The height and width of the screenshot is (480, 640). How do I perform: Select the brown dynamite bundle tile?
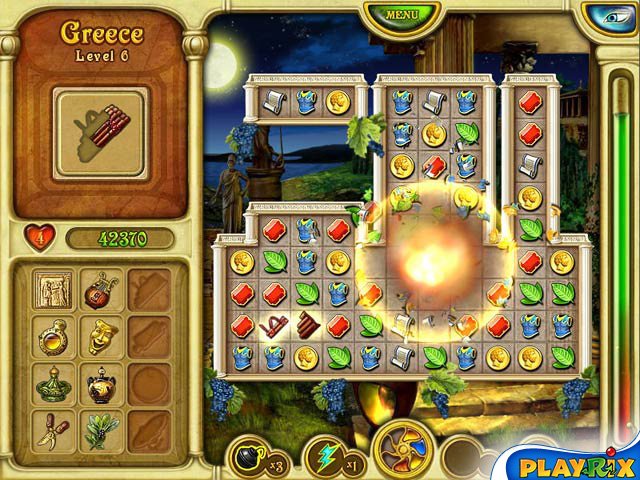pos(305,324)
